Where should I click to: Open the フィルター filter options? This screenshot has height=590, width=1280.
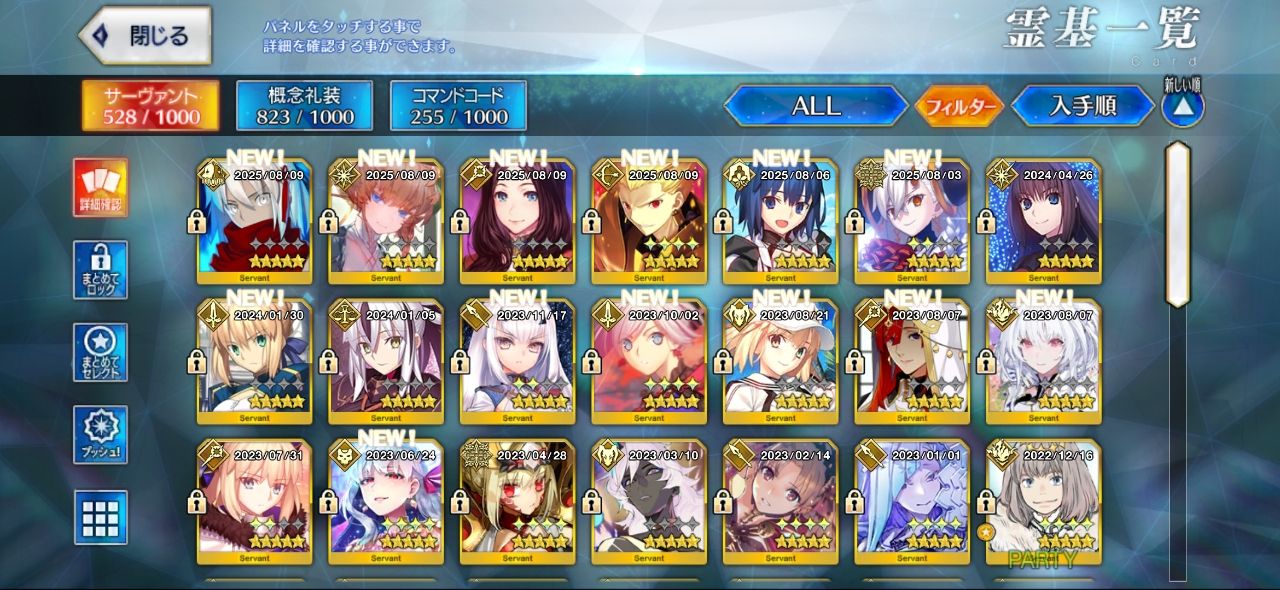tap(959, 106)
